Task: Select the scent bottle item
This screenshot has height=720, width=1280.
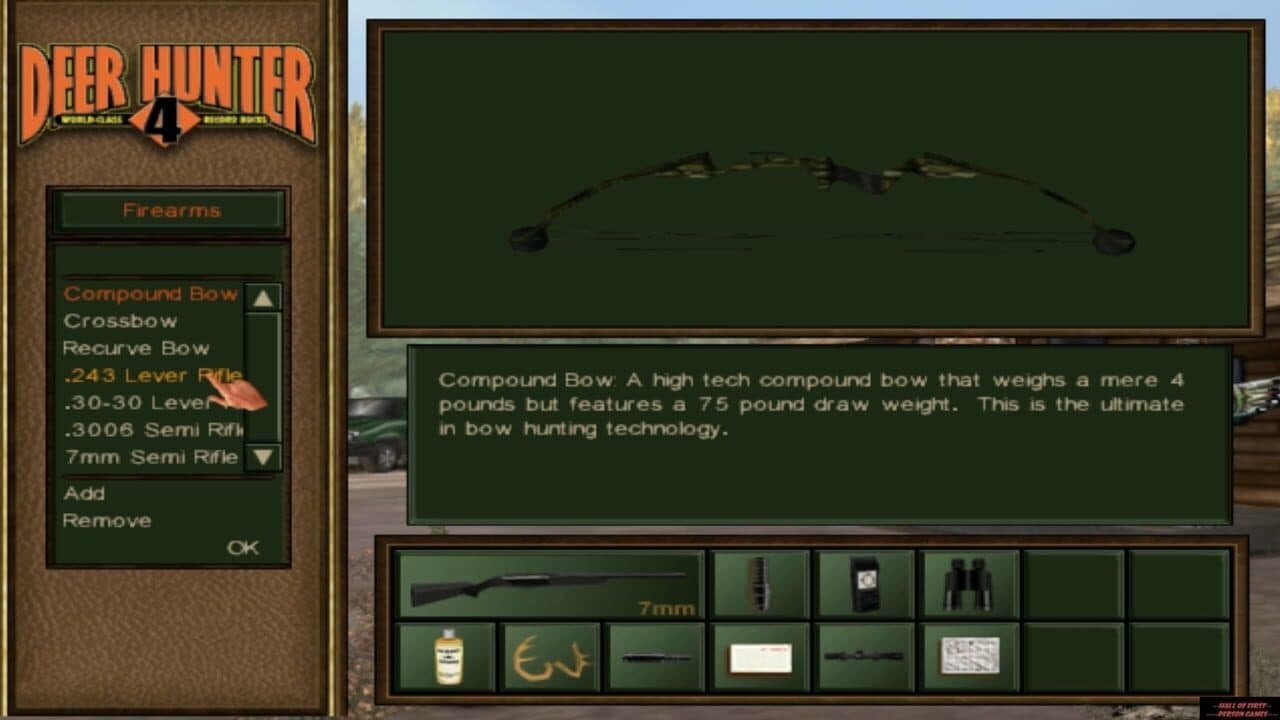Action: tap(446, 657)
